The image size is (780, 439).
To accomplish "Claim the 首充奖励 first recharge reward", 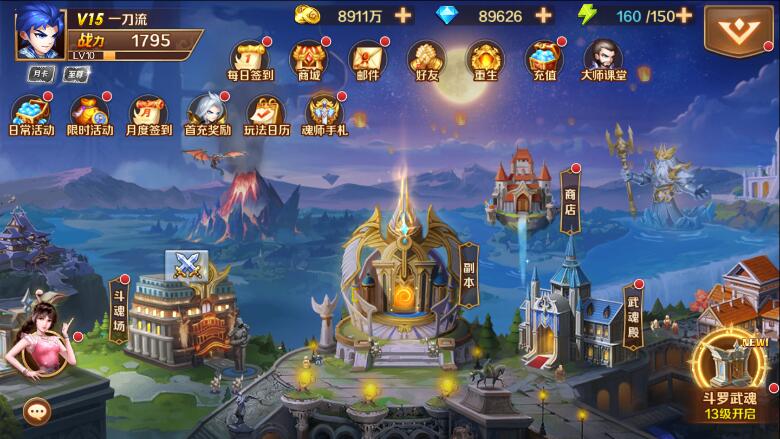I will click(208, 114).
